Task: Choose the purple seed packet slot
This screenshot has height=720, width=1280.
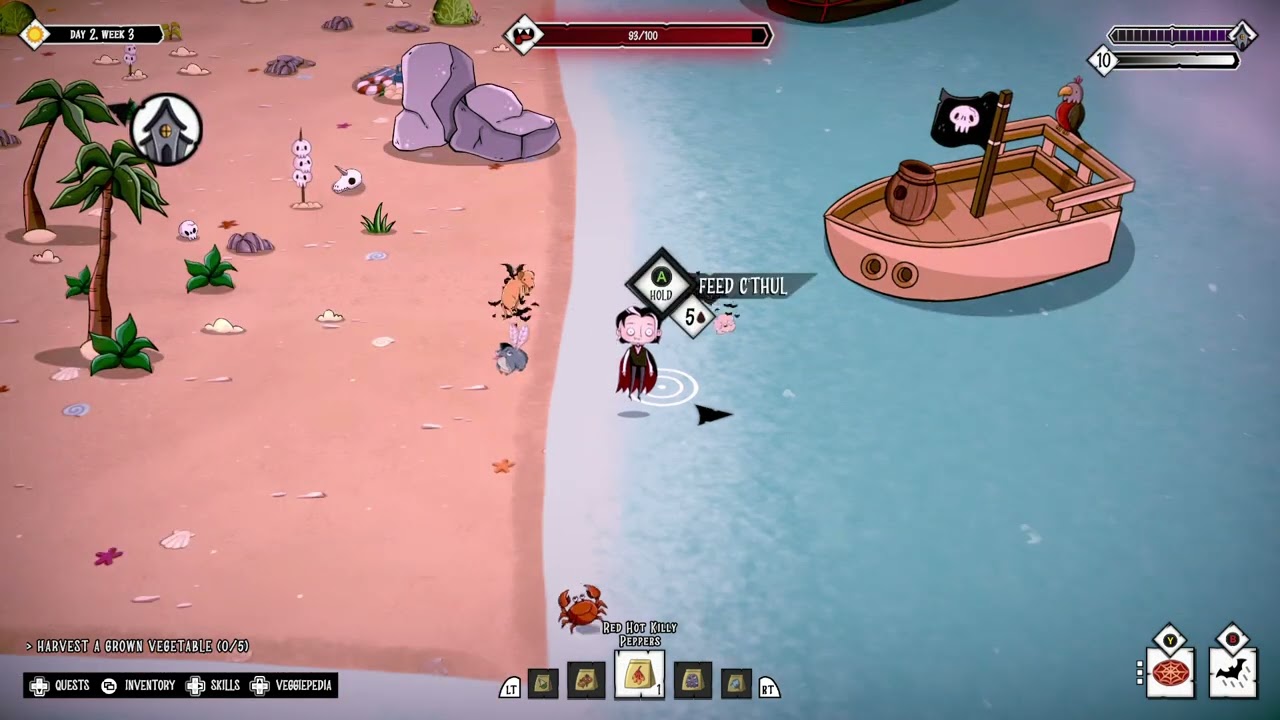Action: pos(692,681)
